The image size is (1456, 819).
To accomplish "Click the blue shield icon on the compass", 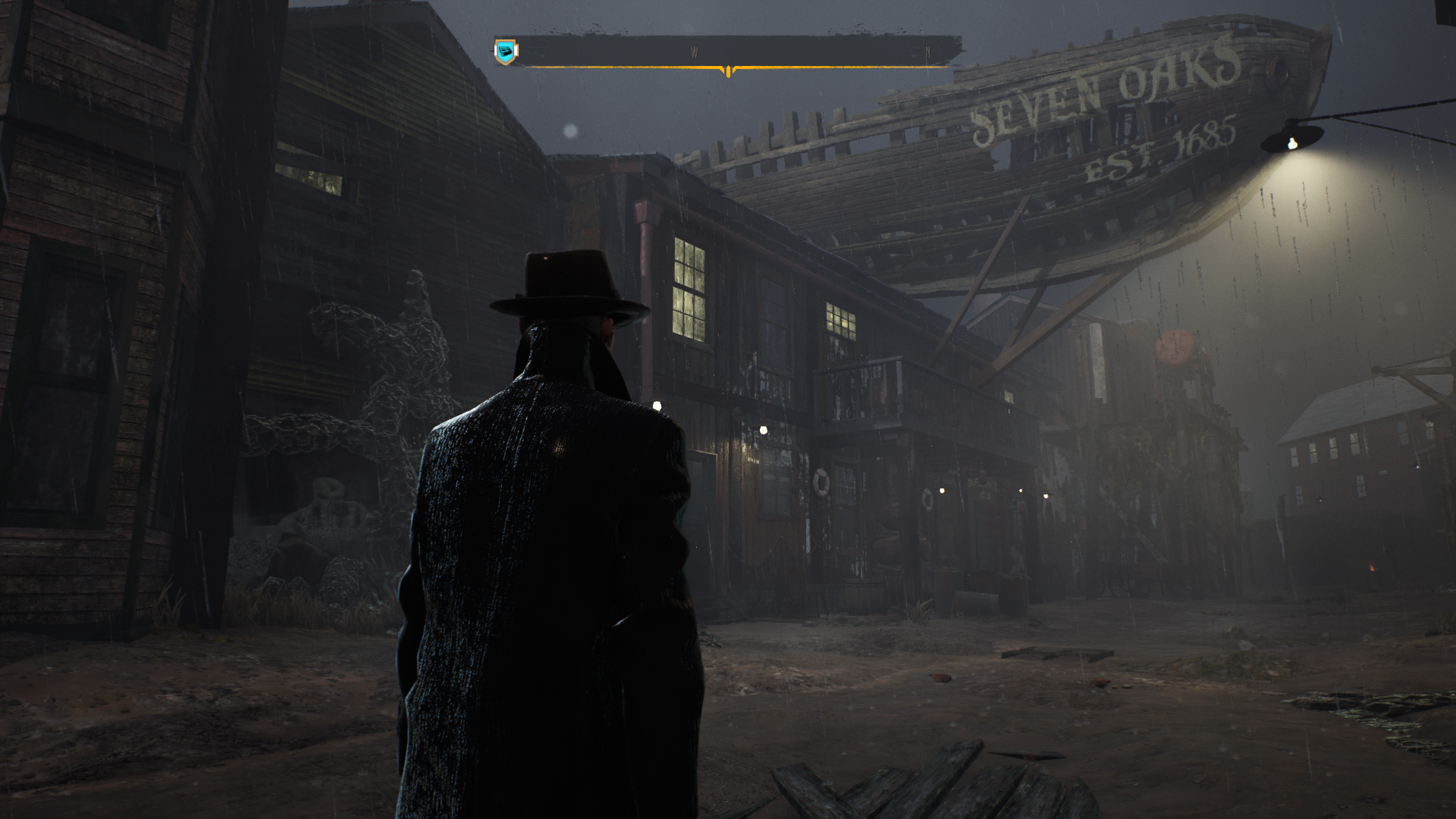I will click(x=506, y=52).
